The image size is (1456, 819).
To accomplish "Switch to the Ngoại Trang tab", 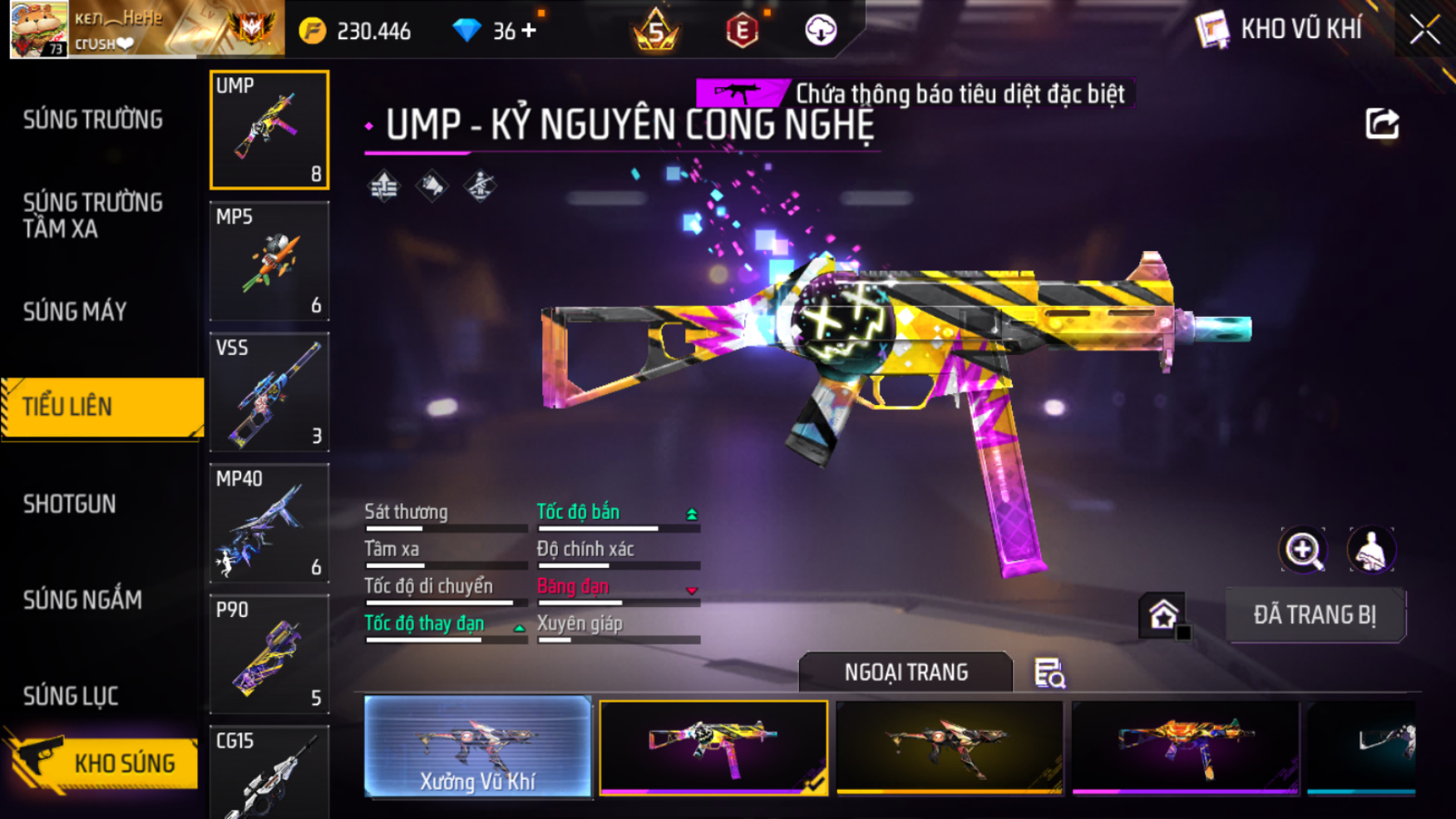I will [906, 672].
